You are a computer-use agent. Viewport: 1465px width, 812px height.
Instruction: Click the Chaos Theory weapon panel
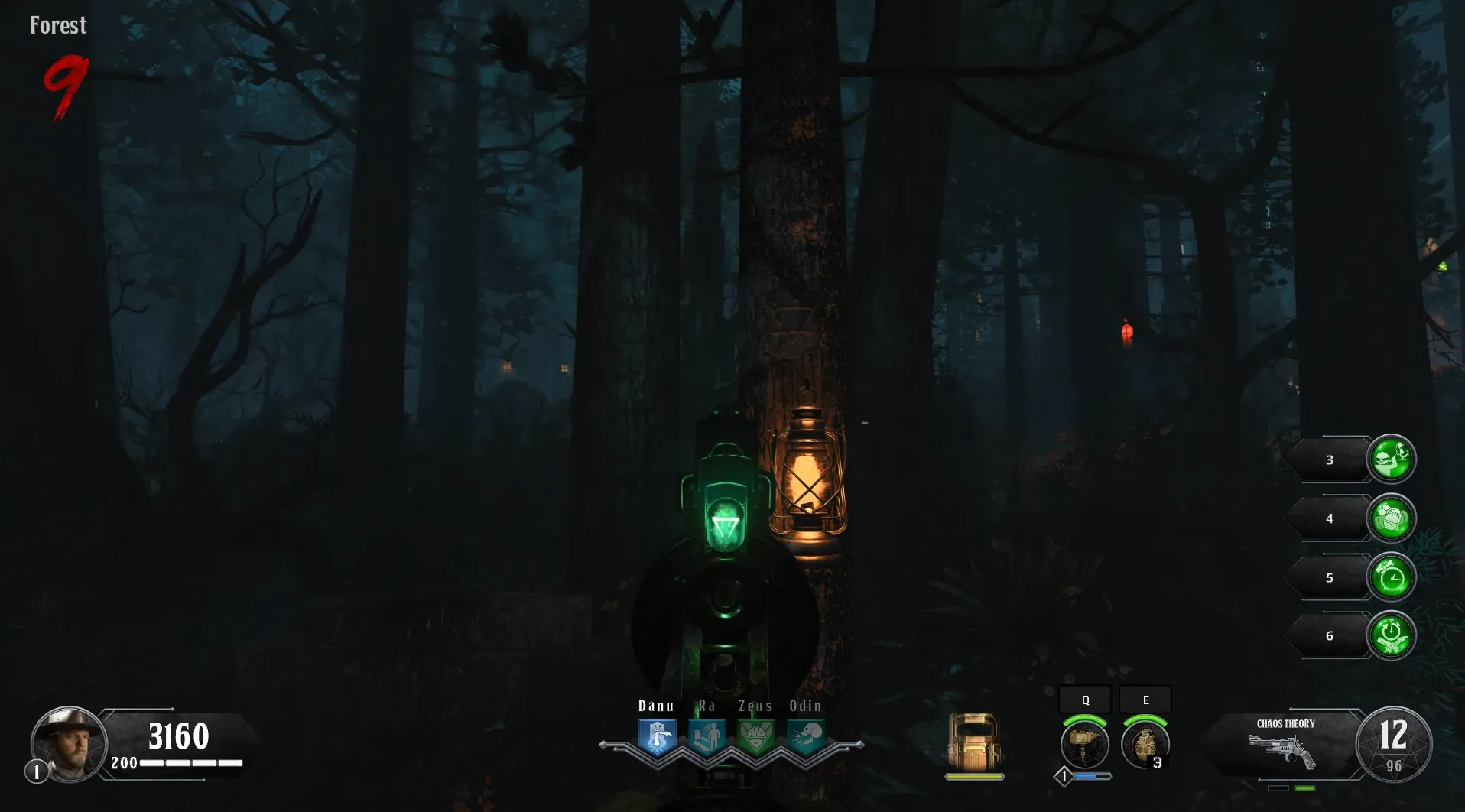click(1285, 745)
